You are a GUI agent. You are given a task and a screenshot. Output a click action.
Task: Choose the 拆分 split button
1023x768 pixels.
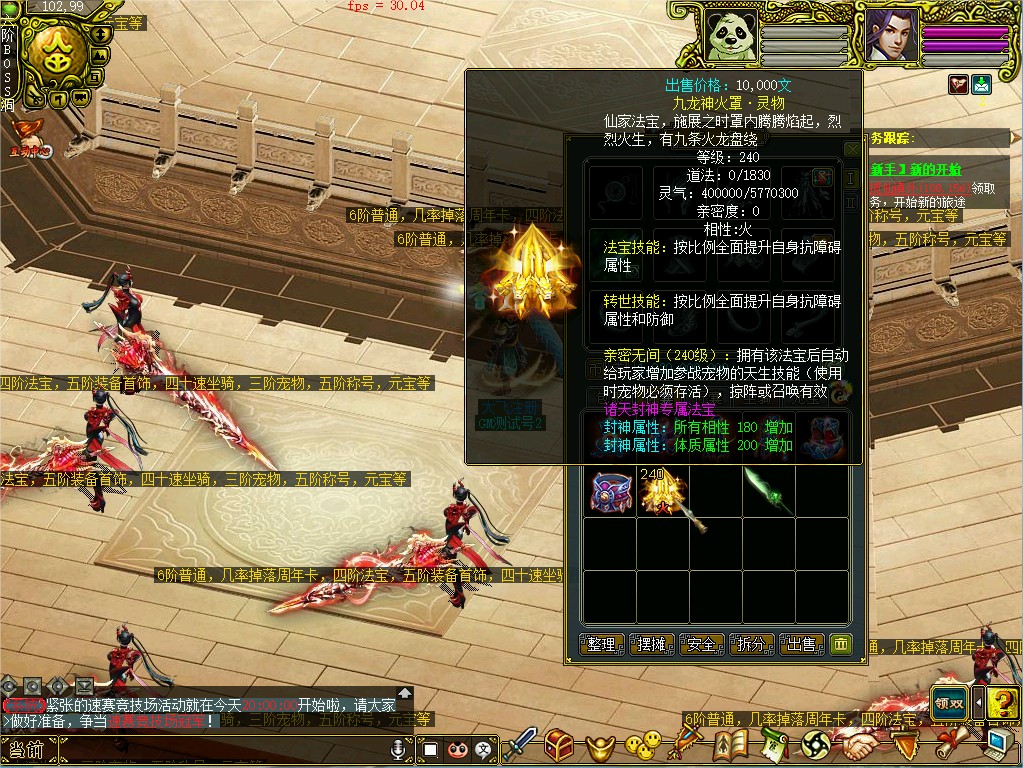pyautogui.click(x=752, y=645)
